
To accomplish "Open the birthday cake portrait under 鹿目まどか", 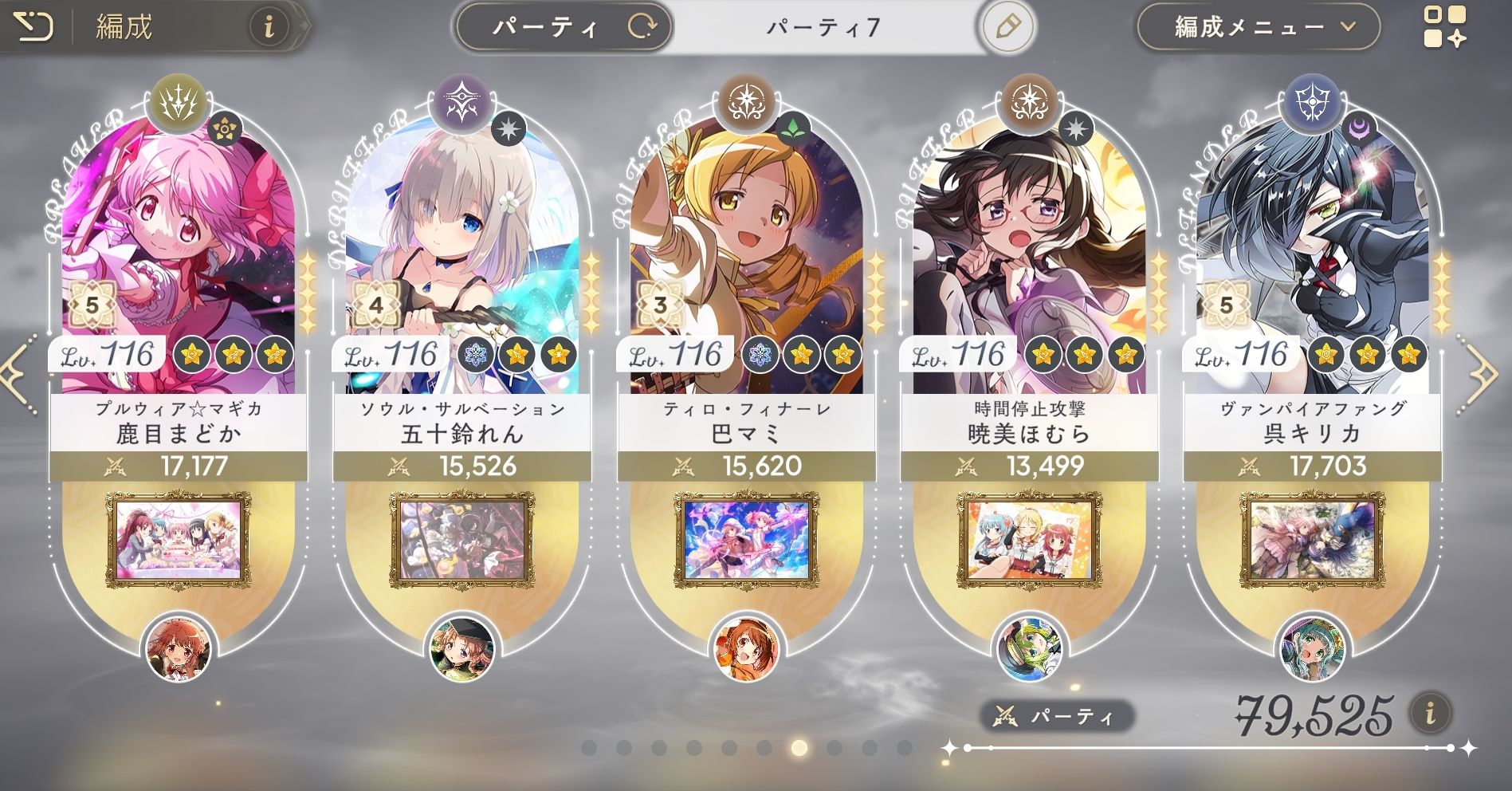I will 178,540.
